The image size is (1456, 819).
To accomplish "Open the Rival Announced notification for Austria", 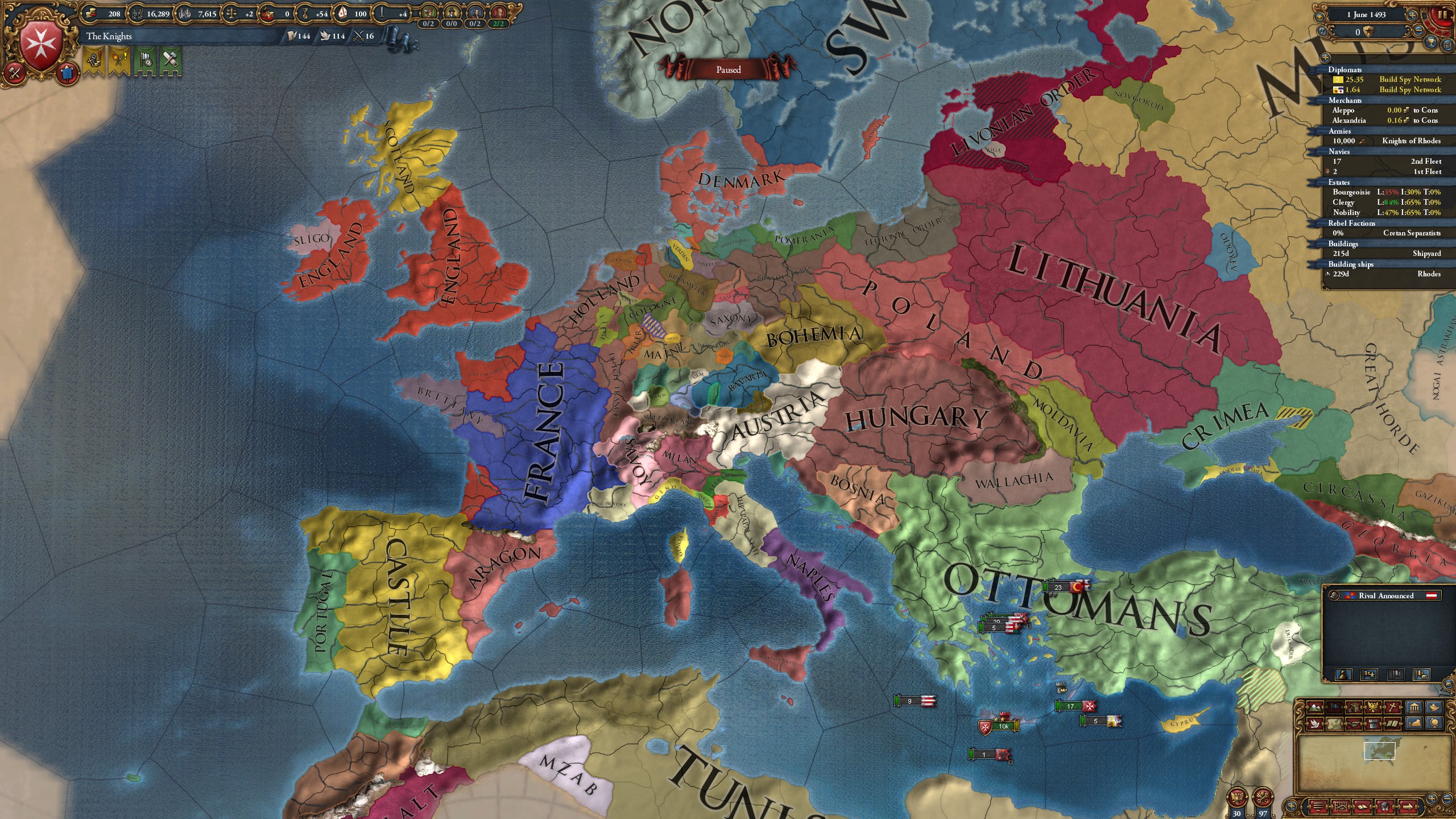I will [1383, 595].
